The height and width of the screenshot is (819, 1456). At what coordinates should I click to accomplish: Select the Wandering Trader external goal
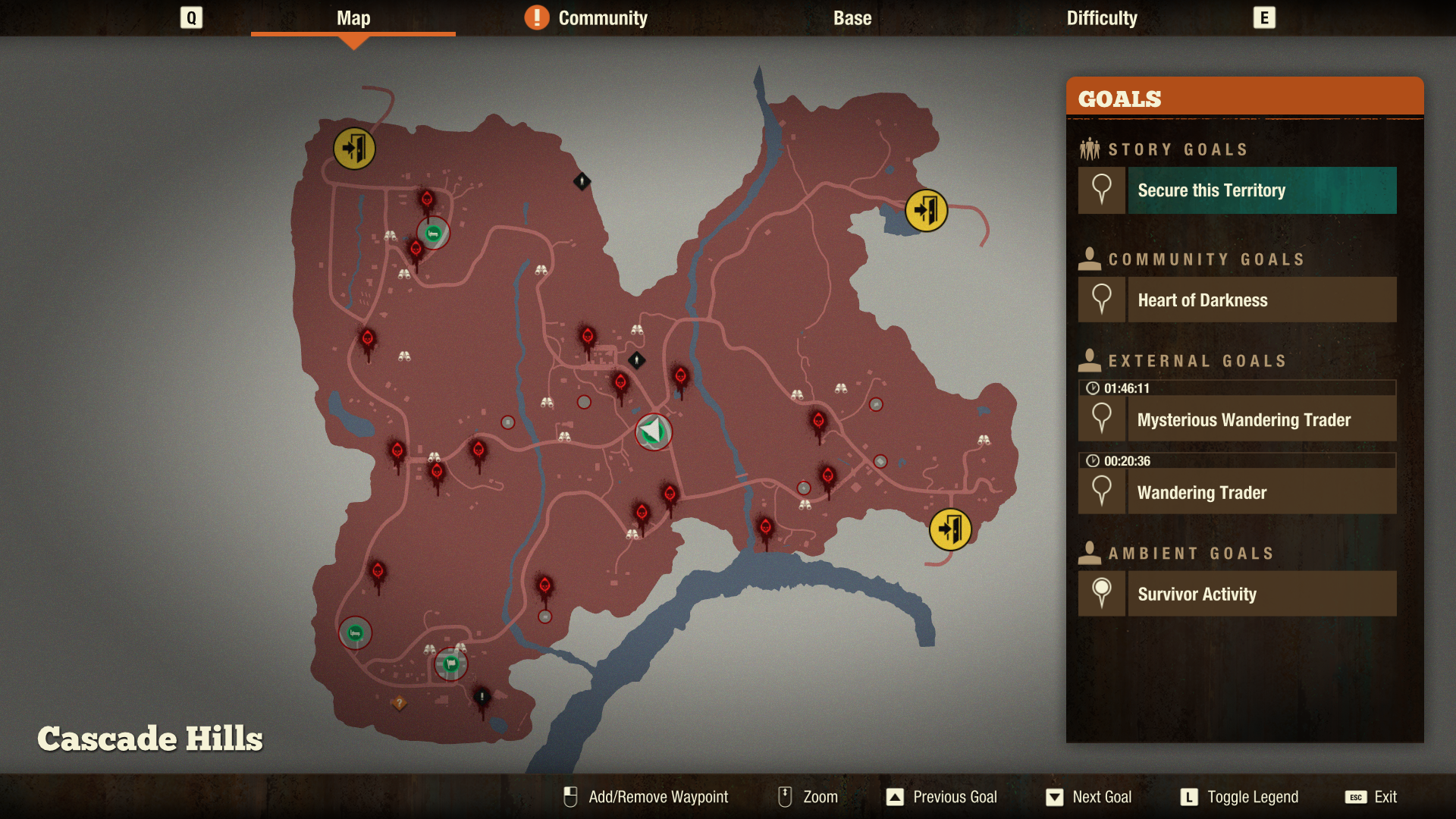pos(1236,492)
